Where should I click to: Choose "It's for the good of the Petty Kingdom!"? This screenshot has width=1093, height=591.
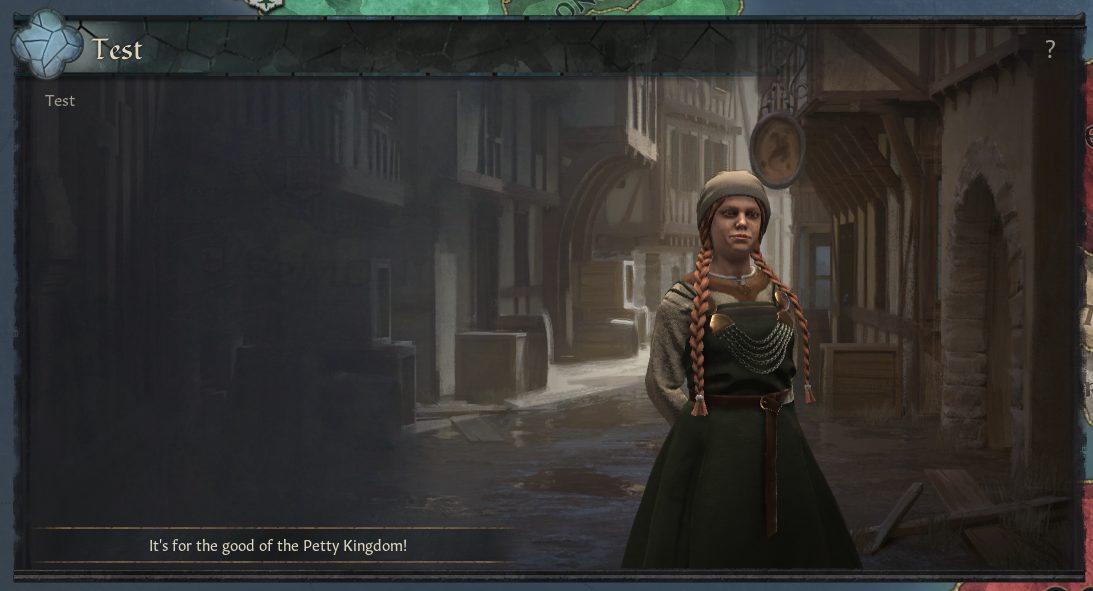(x=277, y=546)
